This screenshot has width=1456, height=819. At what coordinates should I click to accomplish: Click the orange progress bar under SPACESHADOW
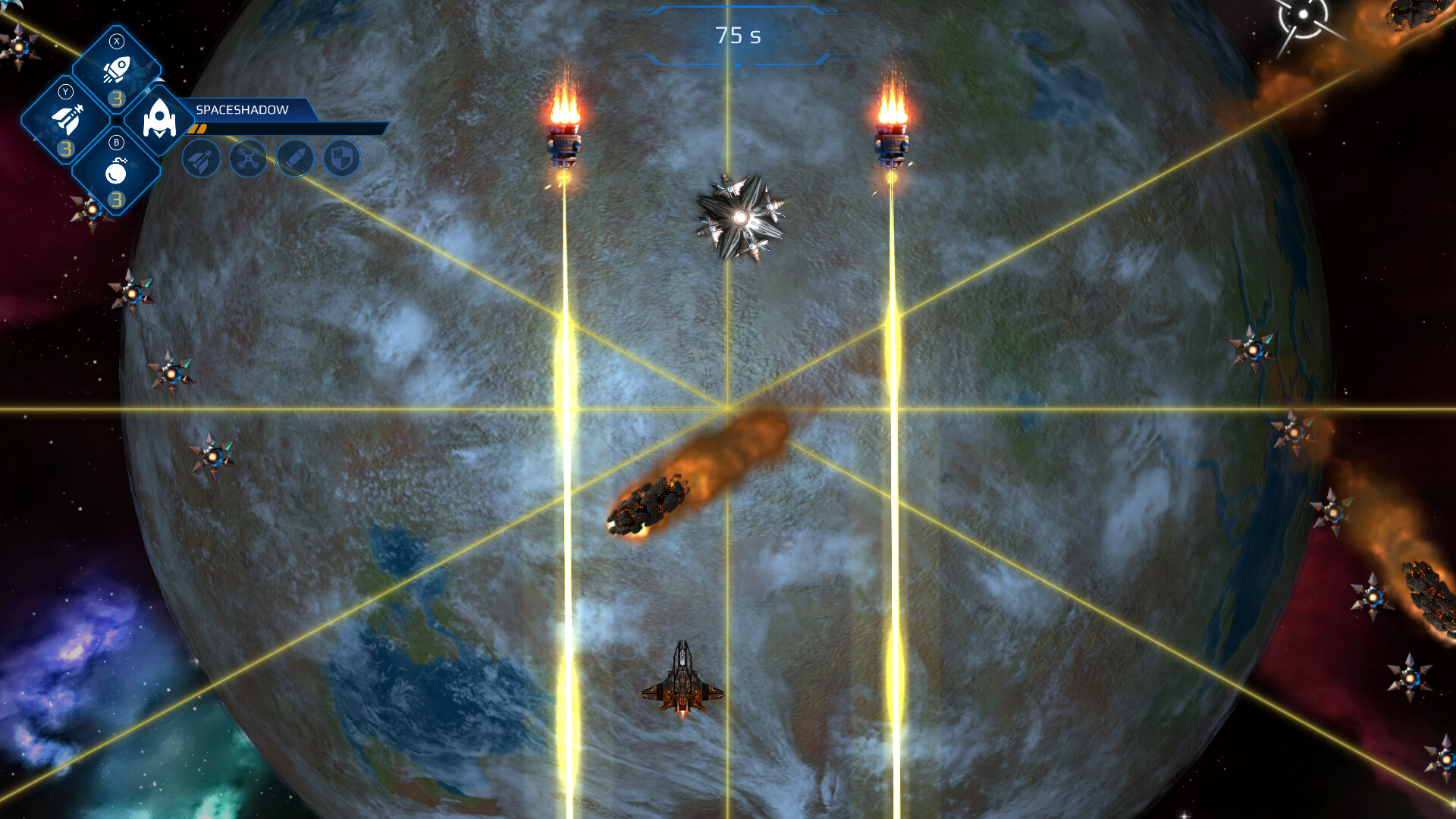pyautogui.click(x=199, y=130)
